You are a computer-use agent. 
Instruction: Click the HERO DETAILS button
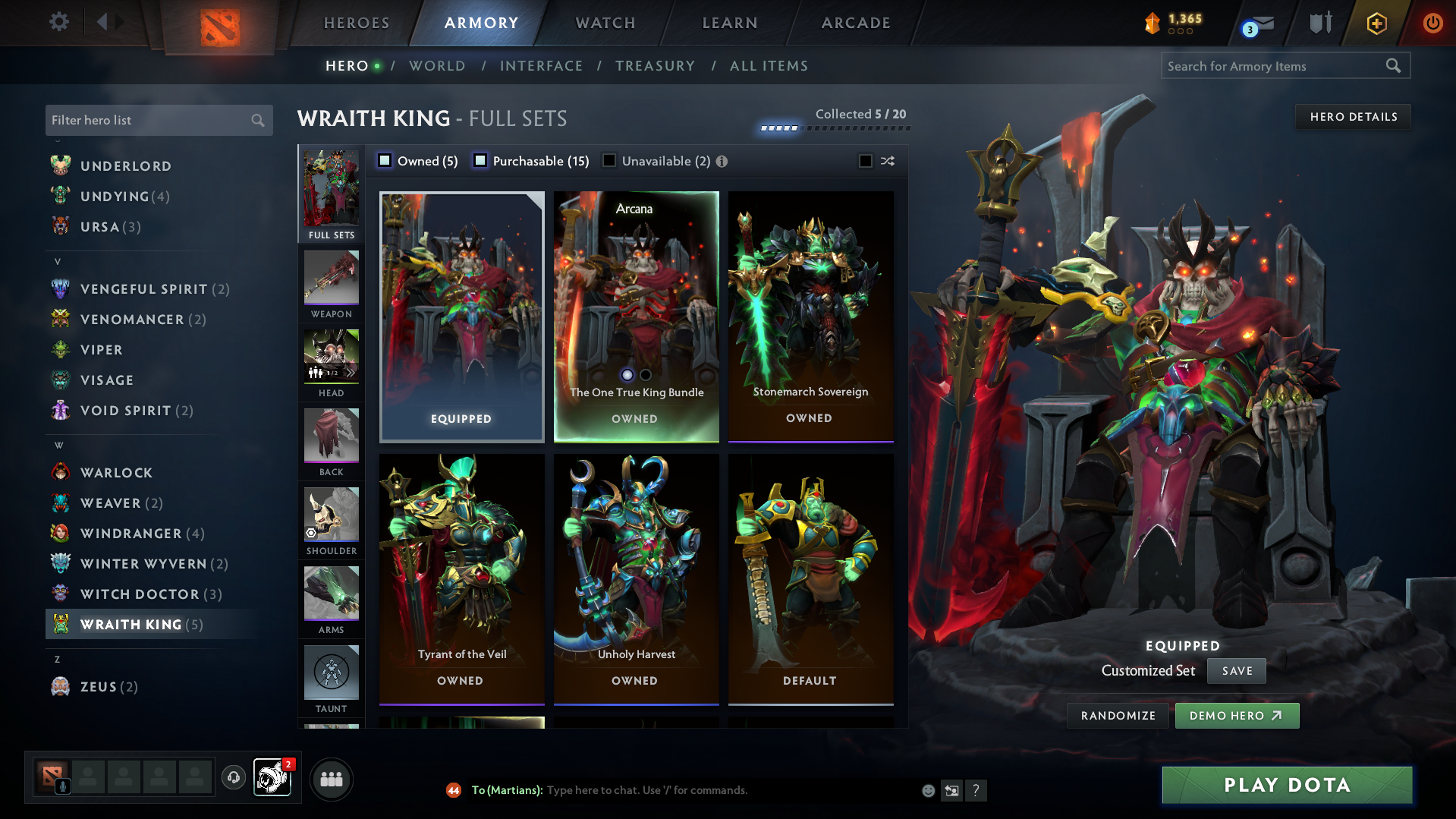coord(1353,116)
